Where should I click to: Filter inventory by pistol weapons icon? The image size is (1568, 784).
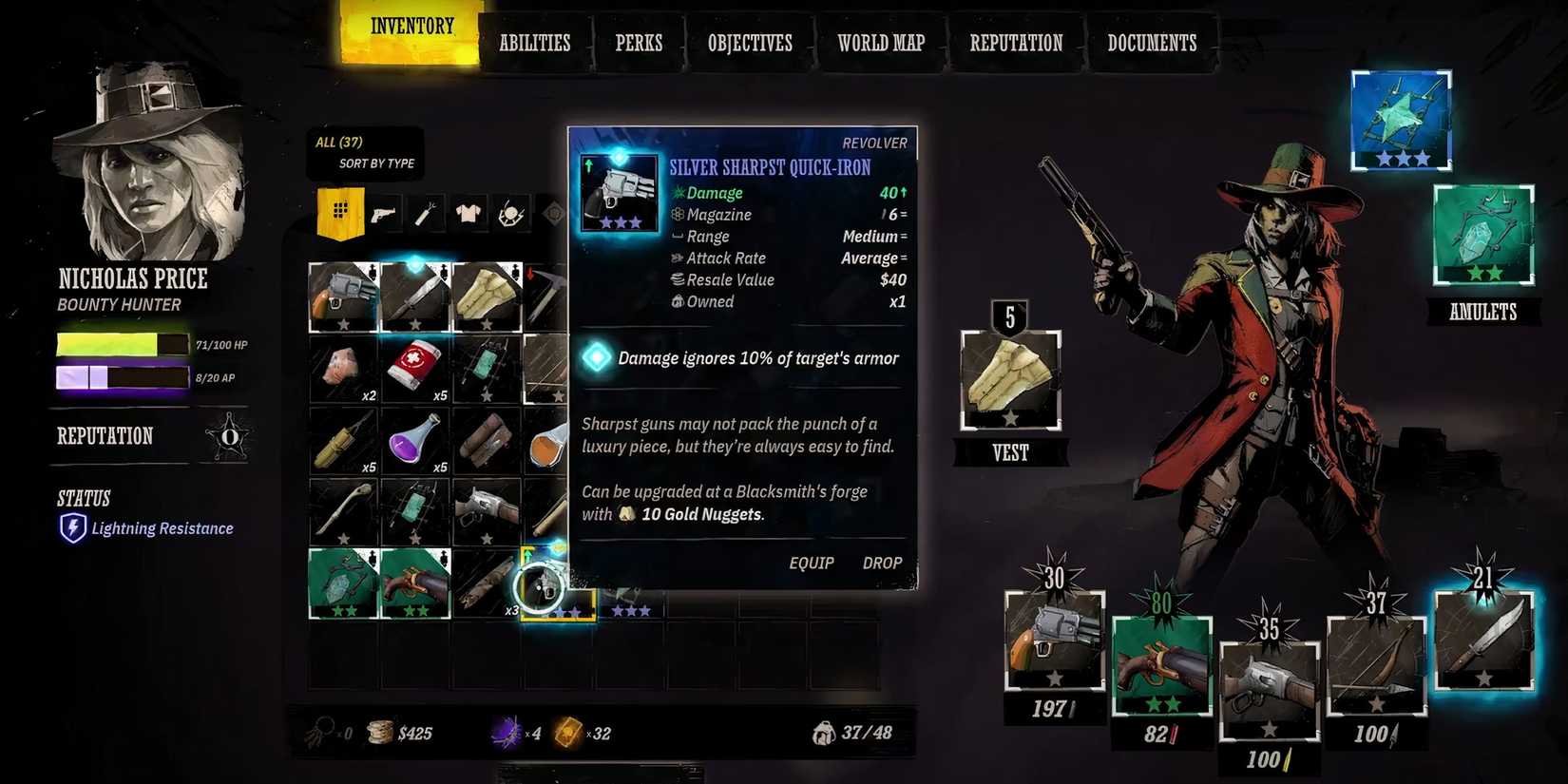pyautogui.click(x=384, y=214)
